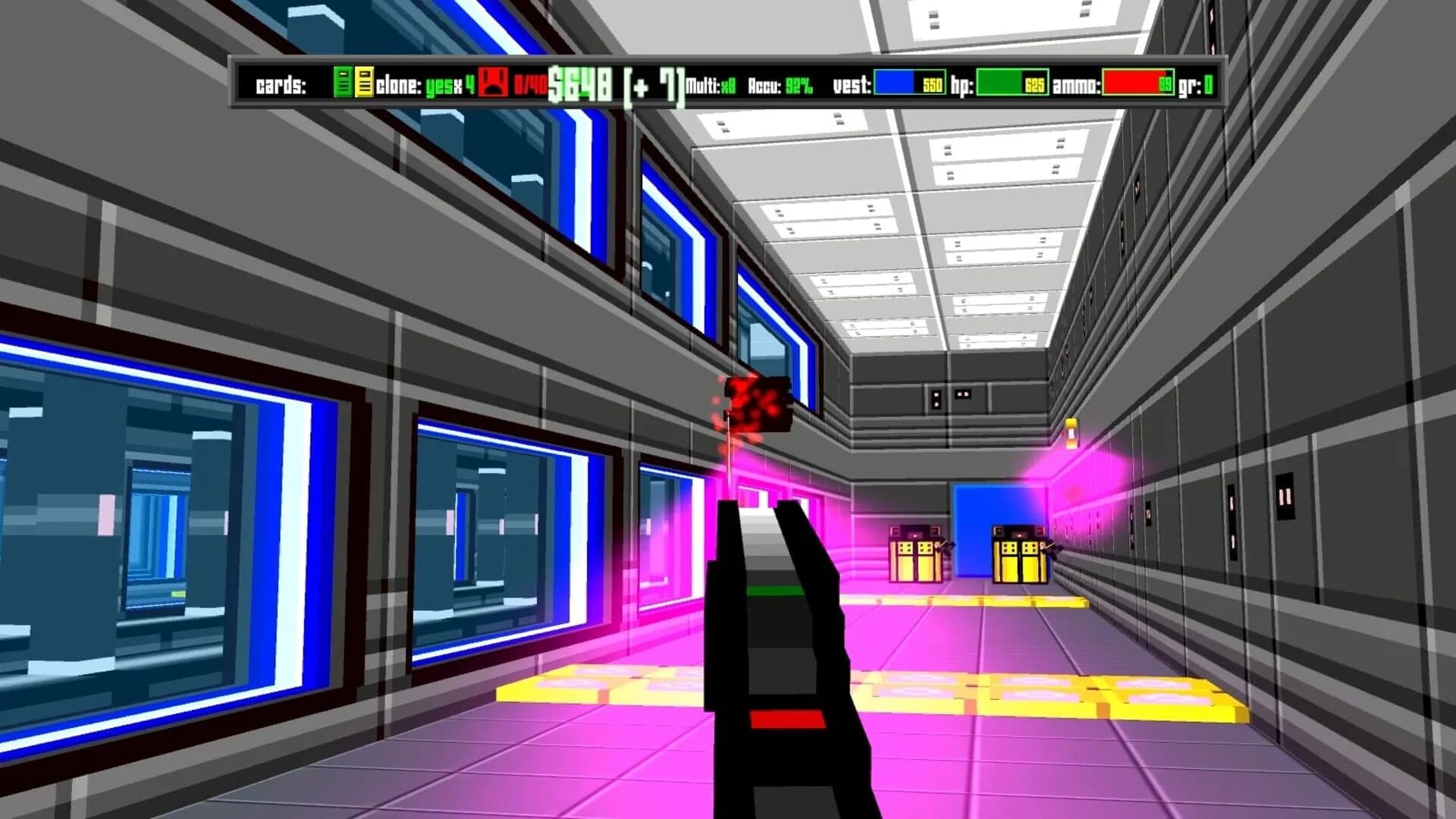Select the vest: HUD label
The width and height of the screenshot is (1456, 819).
pyautogui.click(x=853, y=83)
